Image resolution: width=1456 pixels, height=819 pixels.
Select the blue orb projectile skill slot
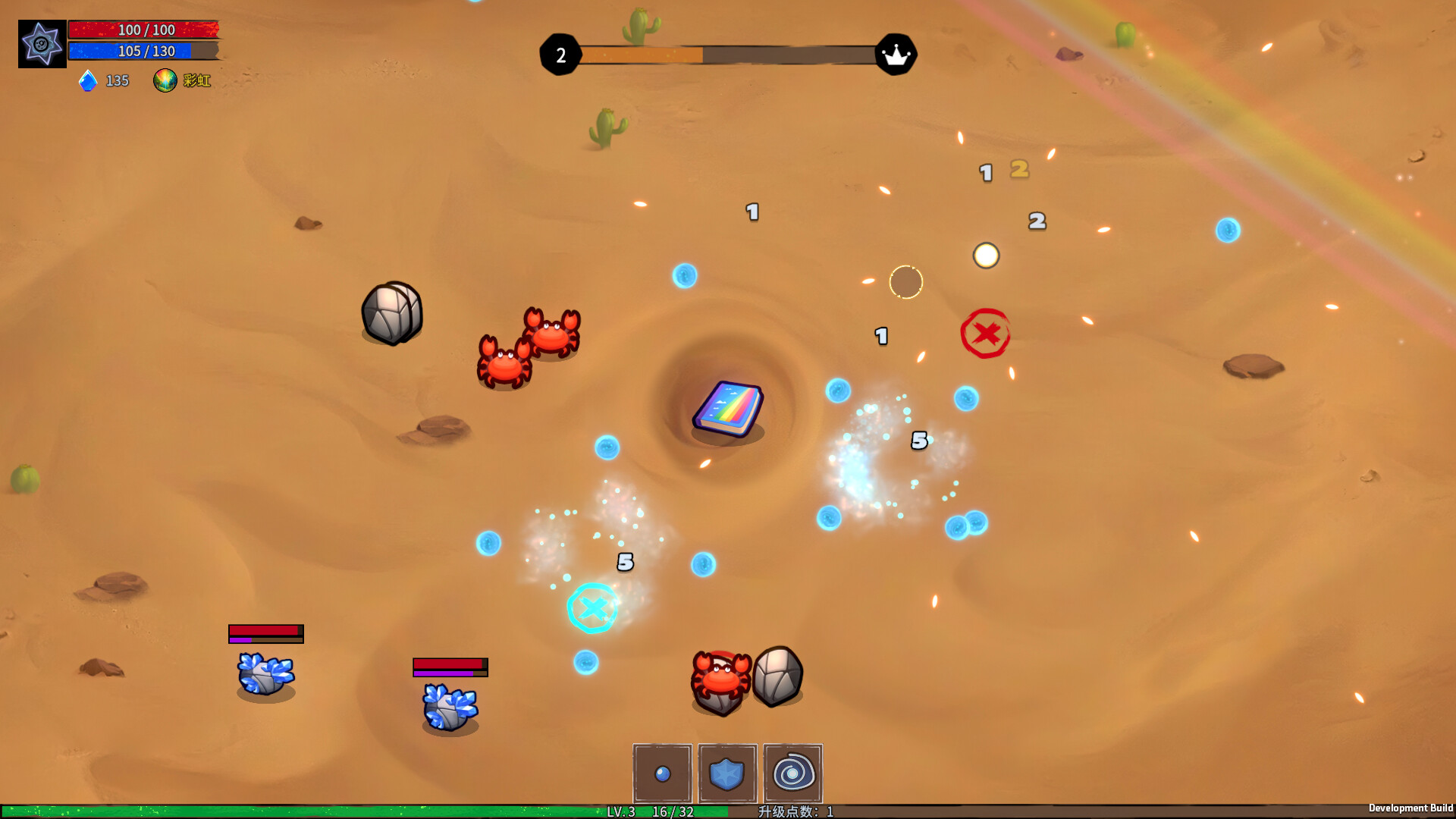pyautogui.click(x=661, y=774)
